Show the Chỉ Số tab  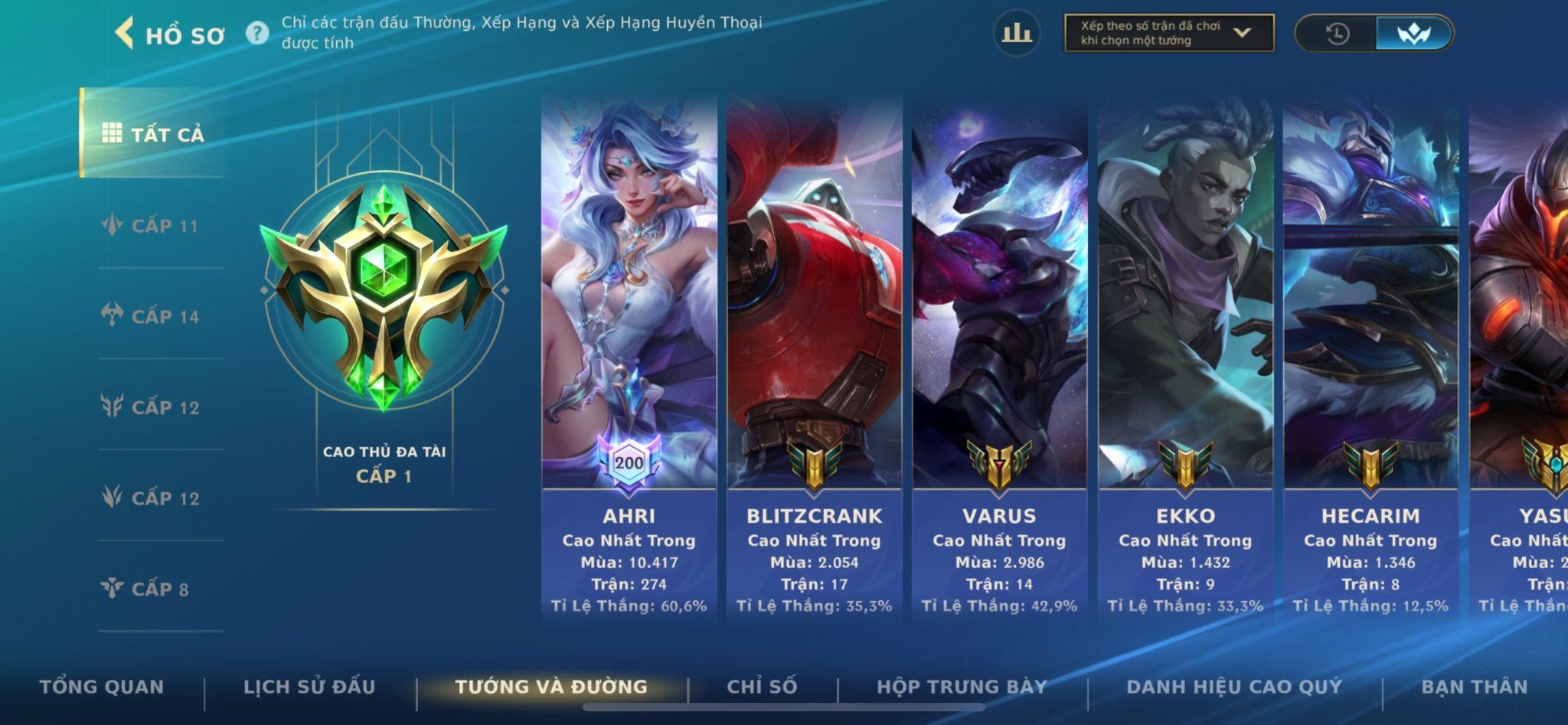[x=762, y=687]
